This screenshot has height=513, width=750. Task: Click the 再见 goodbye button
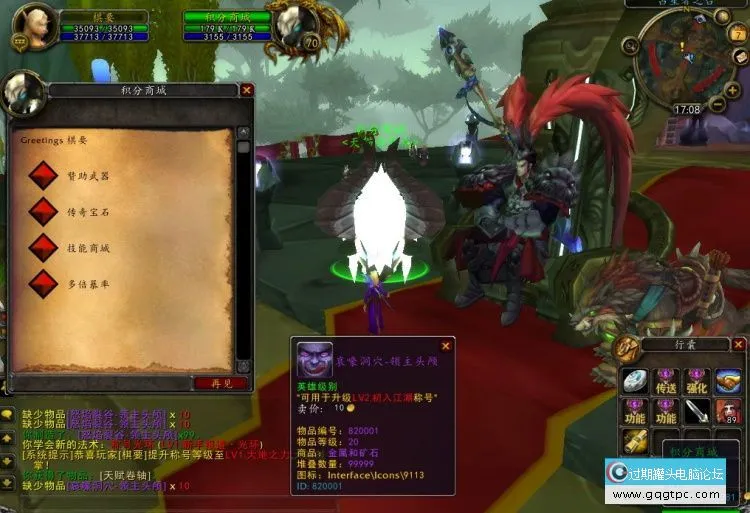pos(221,383)
